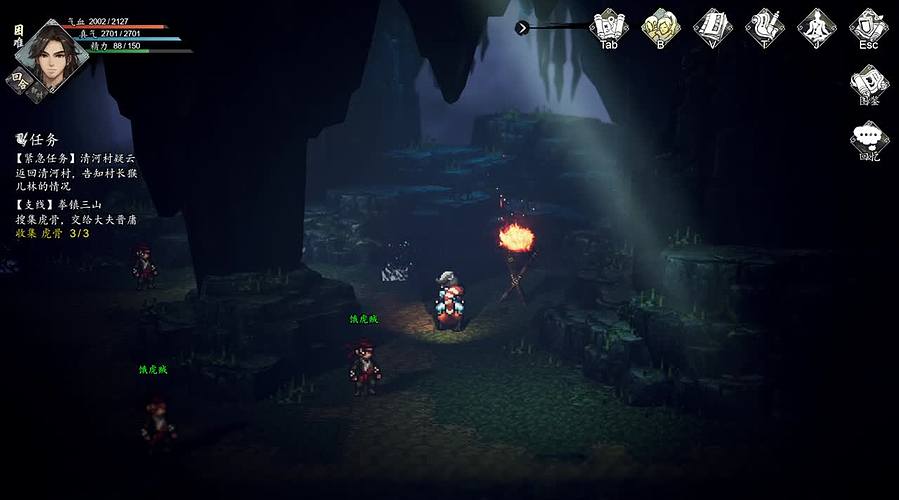Open the 回忆 memories speech-bubble icon
Screen dimensions: 899x500
click(x=869, y=140)
